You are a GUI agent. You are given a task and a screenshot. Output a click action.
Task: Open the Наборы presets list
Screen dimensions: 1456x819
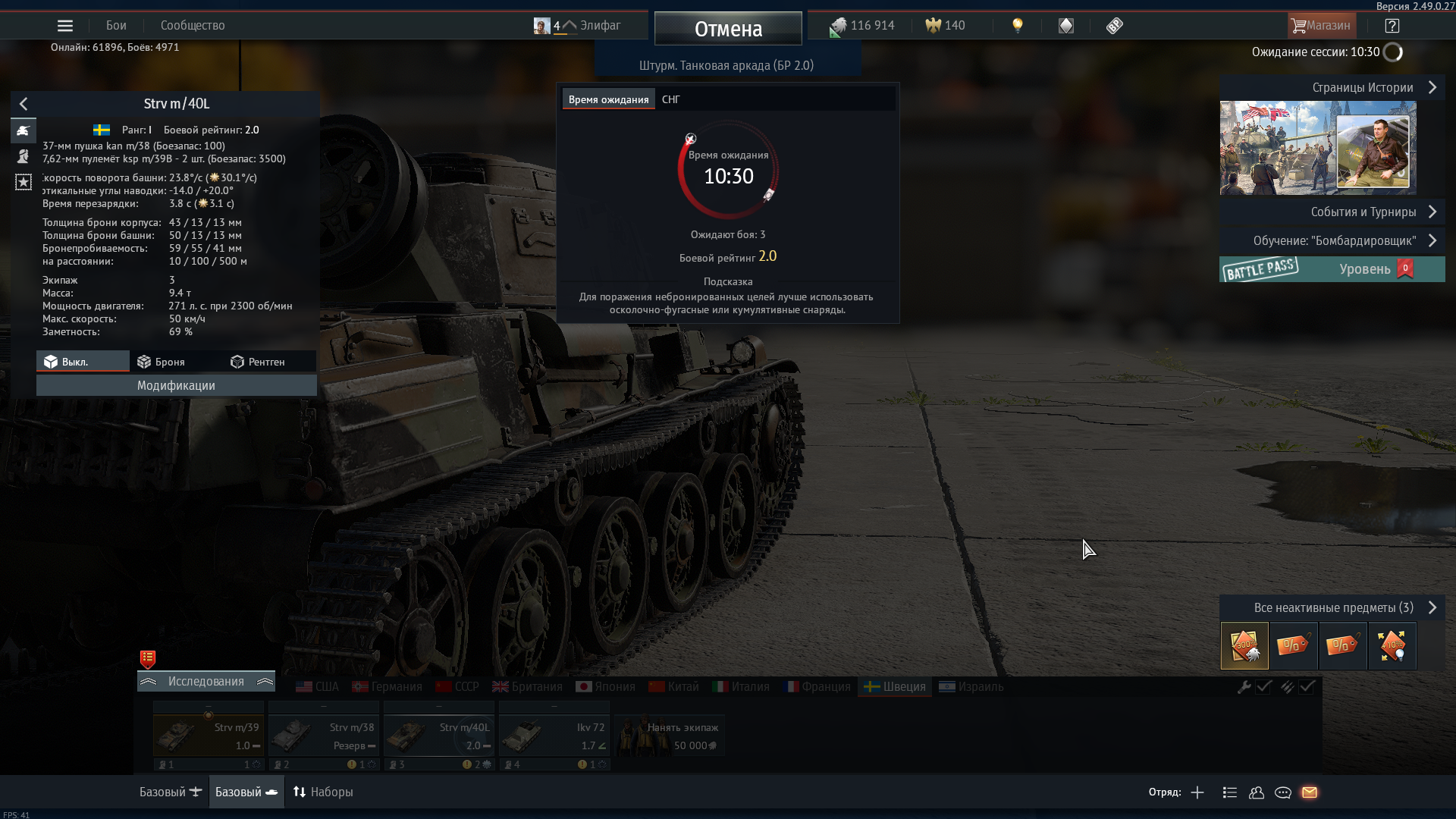[x=323, y=792]
